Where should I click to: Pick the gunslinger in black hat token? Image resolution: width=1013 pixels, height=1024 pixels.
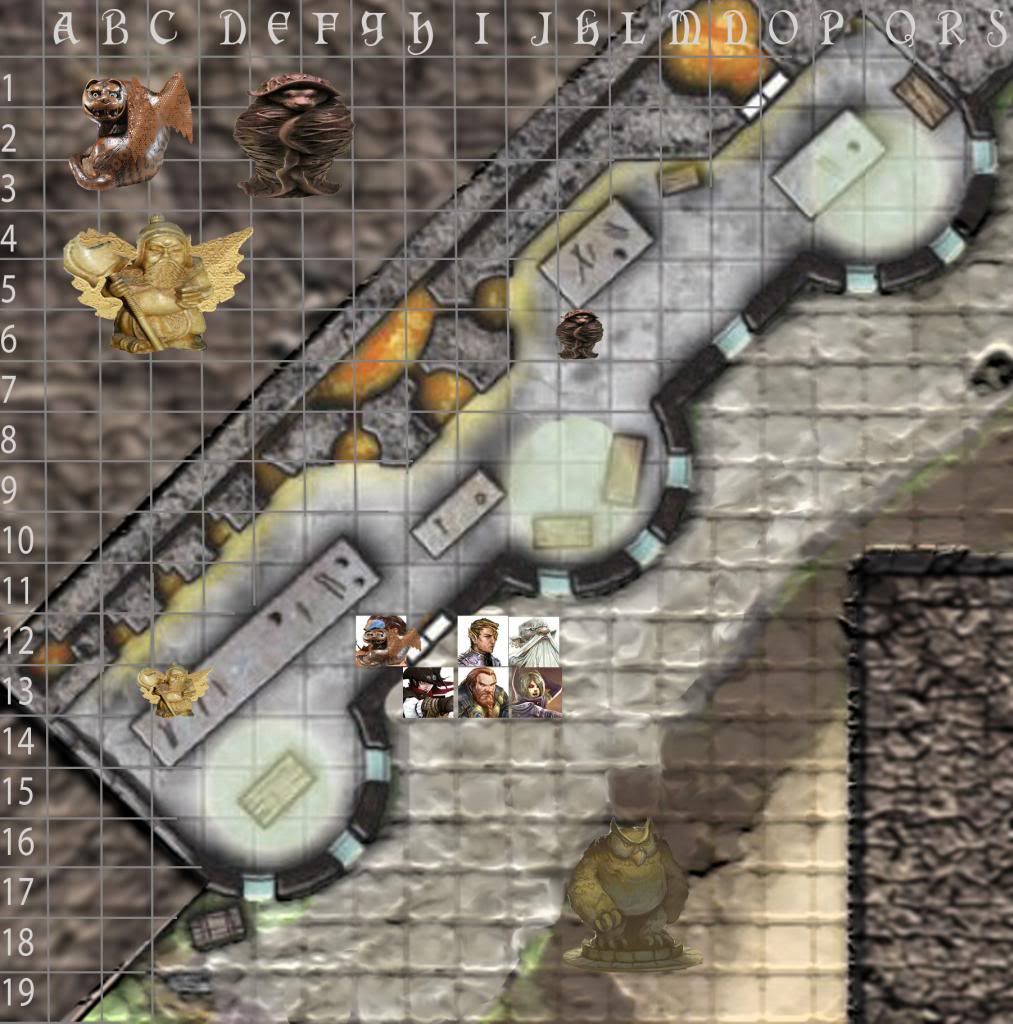pos(428,693)
